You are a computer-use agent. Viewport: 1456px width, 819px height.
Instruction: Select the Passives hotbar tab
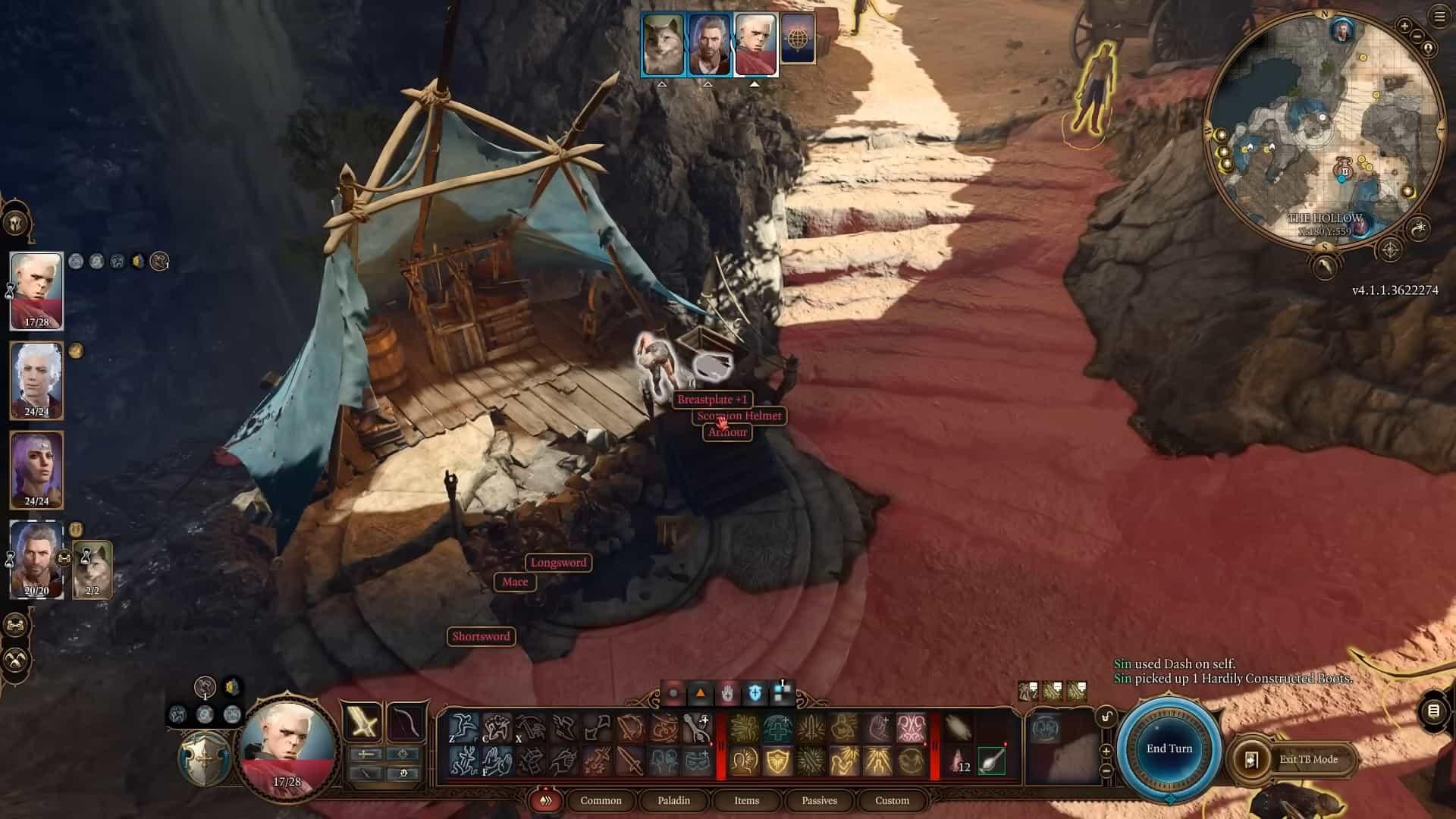[x=819, y=800]
